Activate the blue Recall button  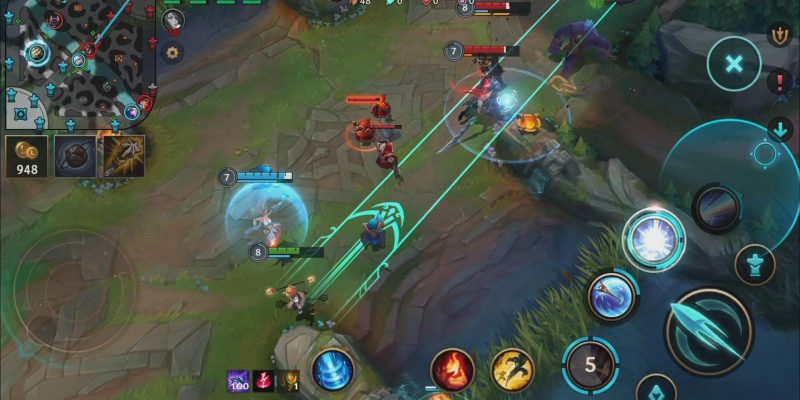[332, 370]
